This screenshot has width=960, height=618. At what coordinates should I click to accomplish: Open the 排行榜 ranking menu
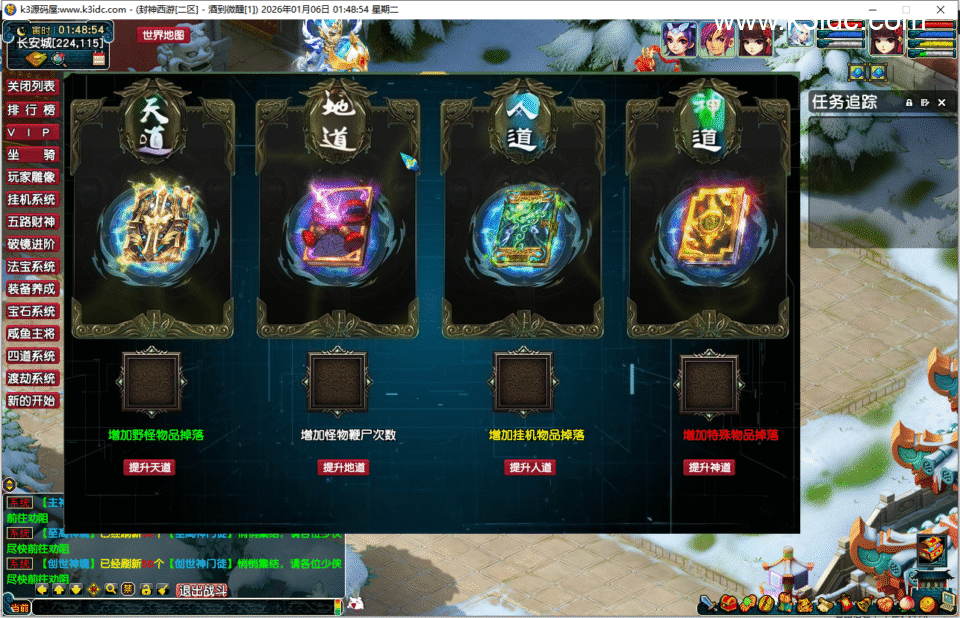coord(32,110)
